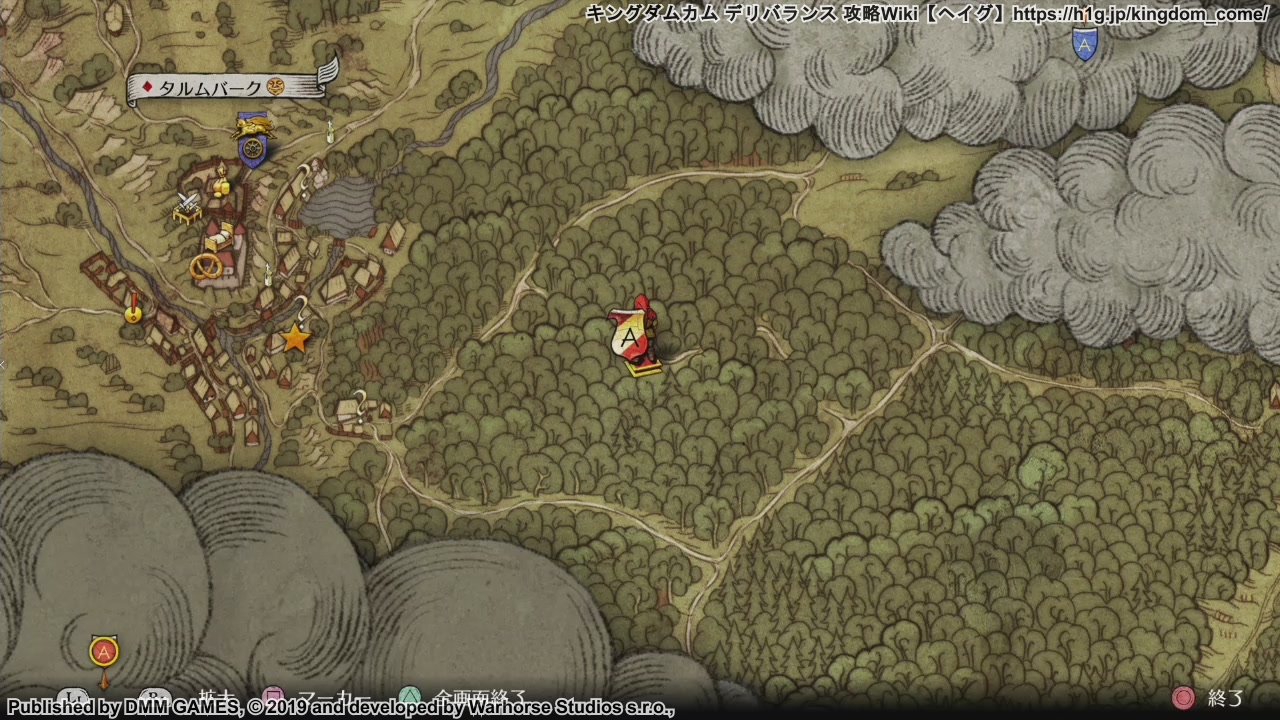Choose the bed lodging marker in town
Image resolution: width=1280 pixels, height=720 pixels.
[x=221, y=238]
